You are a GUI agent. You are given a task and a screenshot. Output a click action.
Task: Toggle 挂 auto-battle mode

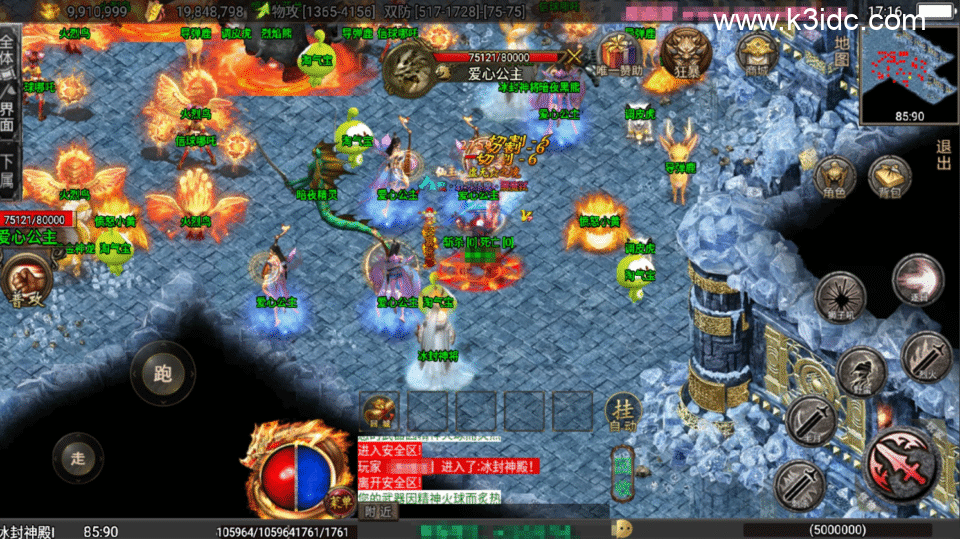pyautogui.click(x=622, y=412)
